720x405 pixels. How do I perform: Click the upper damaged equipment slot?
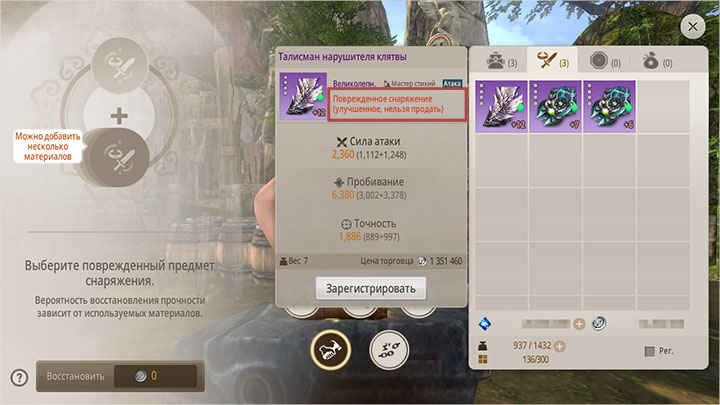coord(120,68)
